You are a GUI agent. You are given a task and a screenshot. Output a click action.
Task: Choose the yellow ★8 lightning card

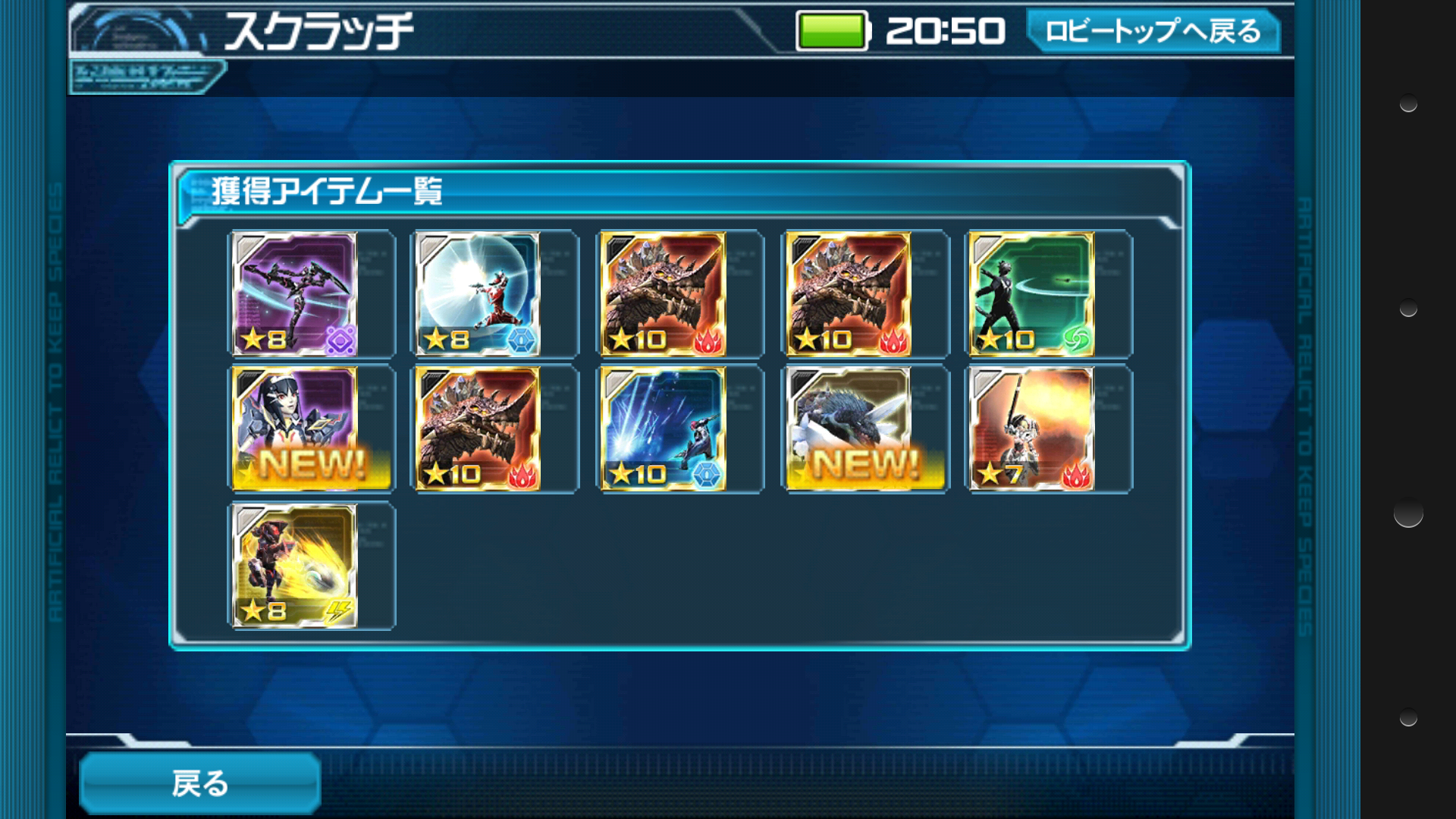pyautogui.click(x=295, y=566)
